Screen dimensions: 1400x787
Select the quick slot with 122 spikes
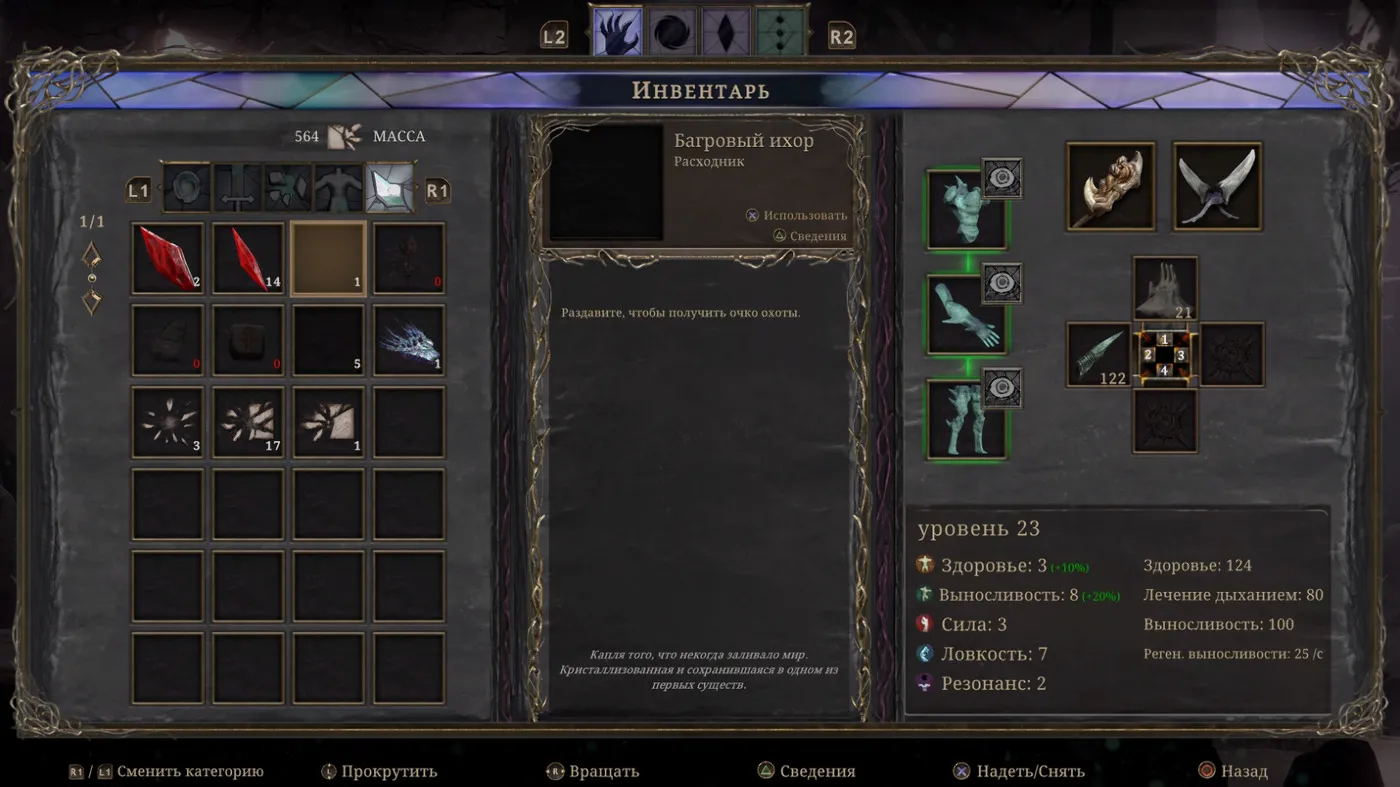[1098, 354]
